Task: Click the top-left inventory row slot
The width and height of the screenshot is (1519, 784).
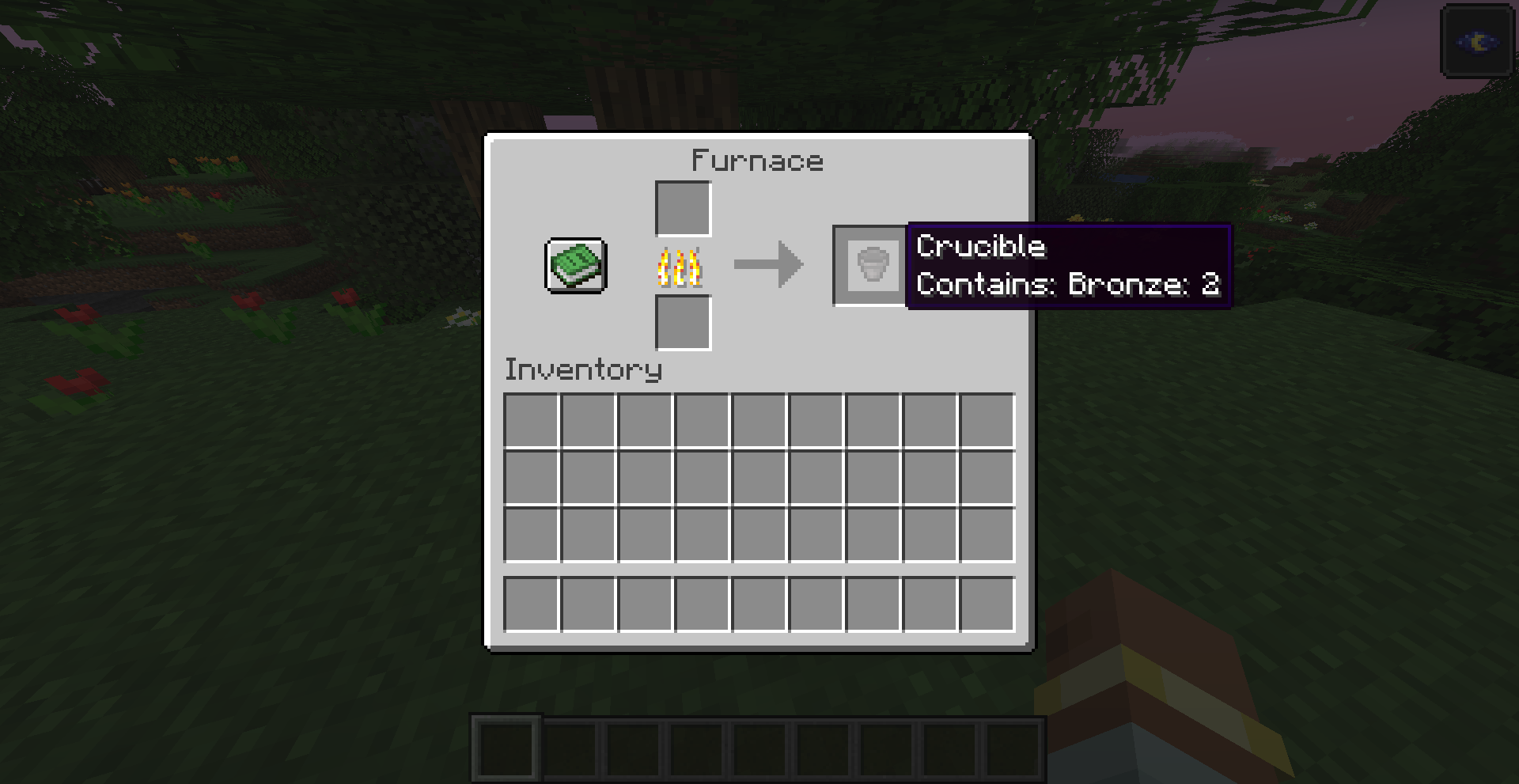Action: pyautogui.click(x=532, y=421)
